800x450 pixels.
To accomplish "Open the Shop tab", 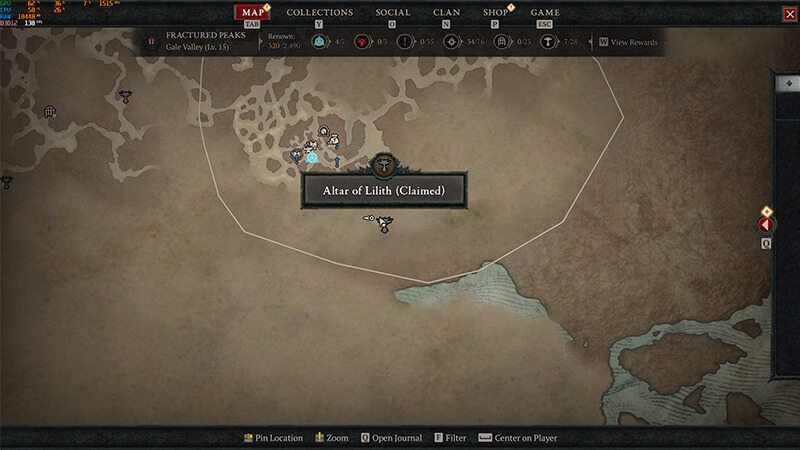I will pos(495,13).
